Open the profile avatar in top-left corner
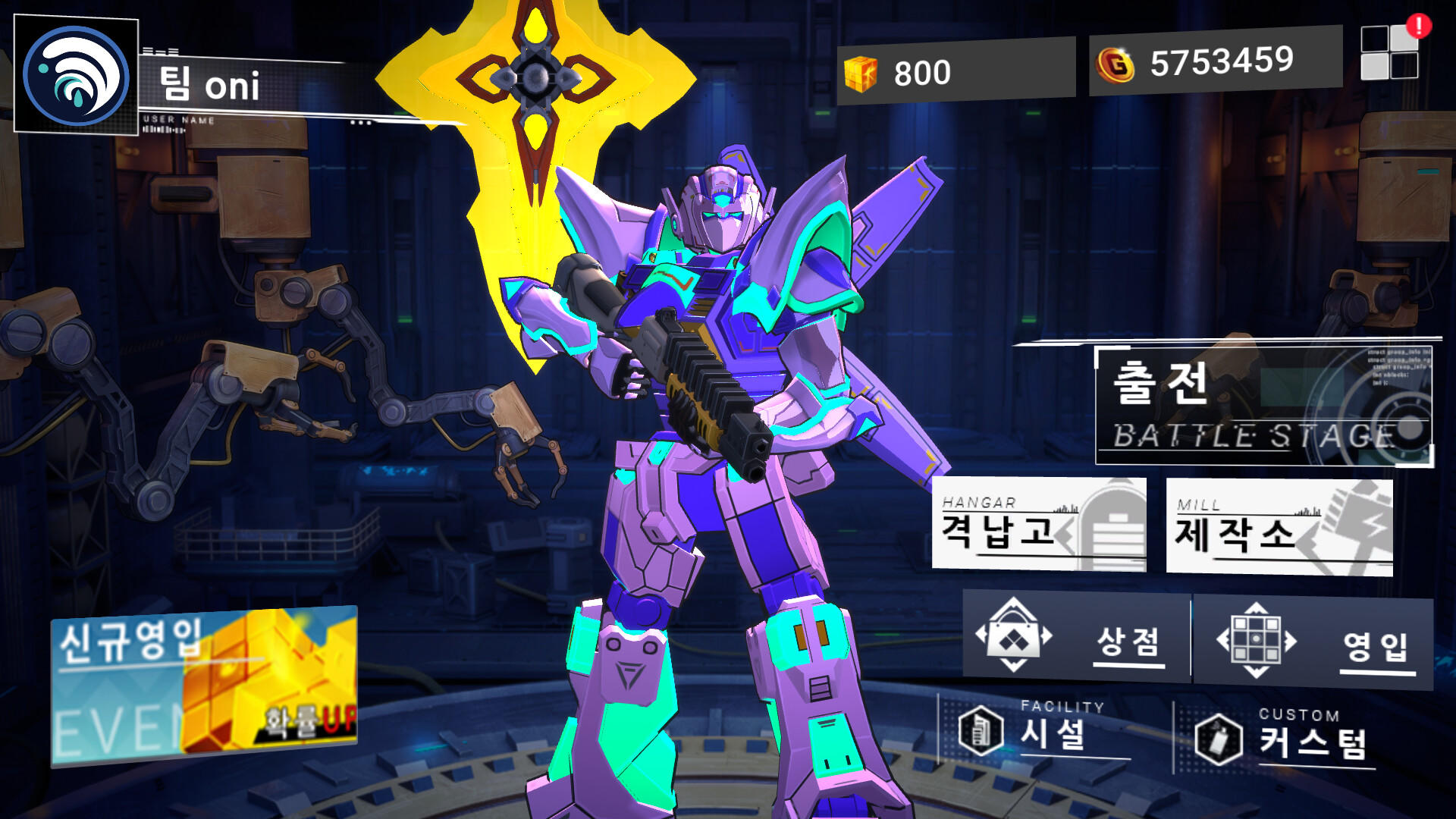1456x819 pixels. click(76, 76)
